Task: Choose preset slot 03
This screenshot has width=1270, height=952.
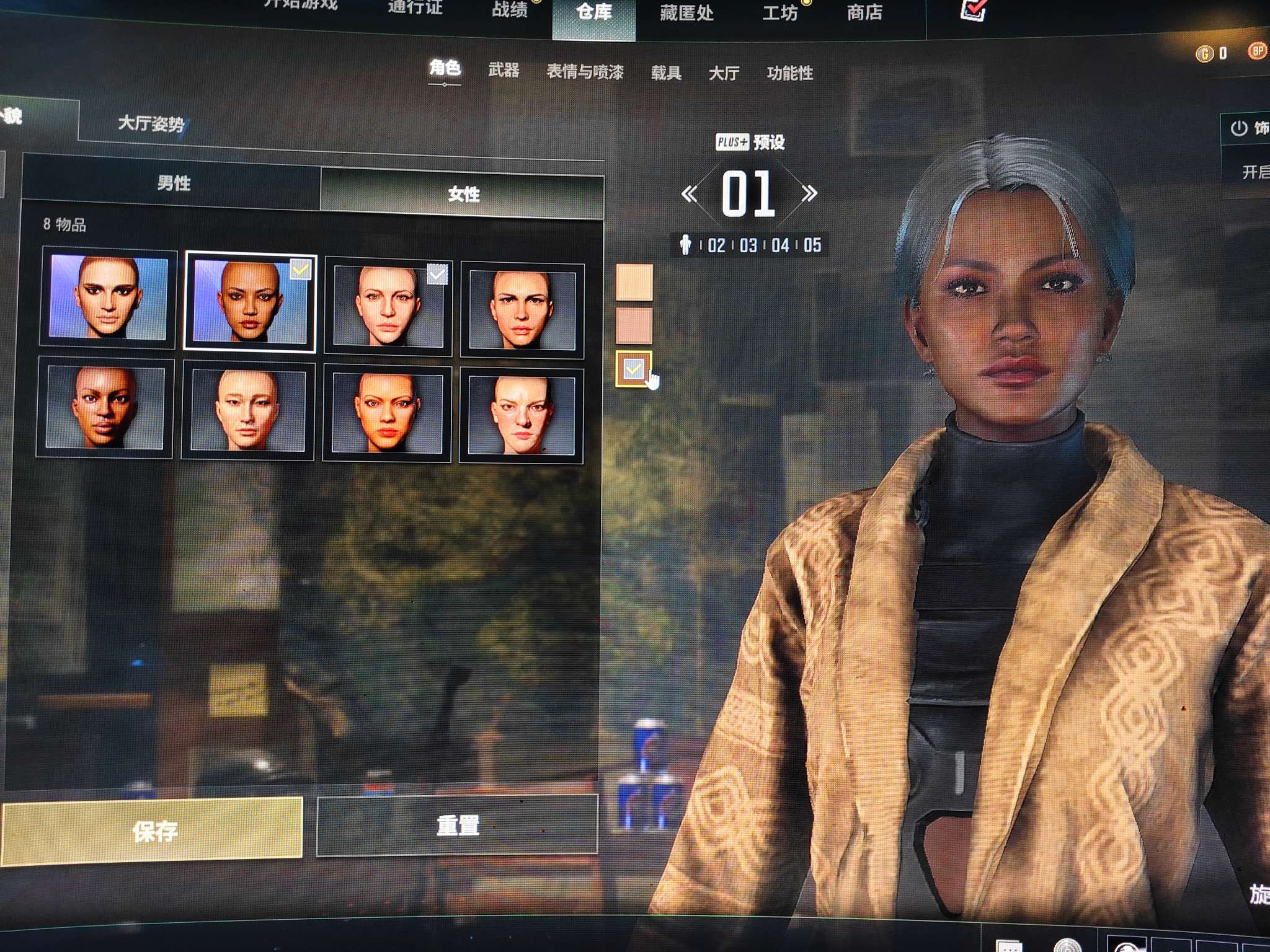Action: pos(748,245)
